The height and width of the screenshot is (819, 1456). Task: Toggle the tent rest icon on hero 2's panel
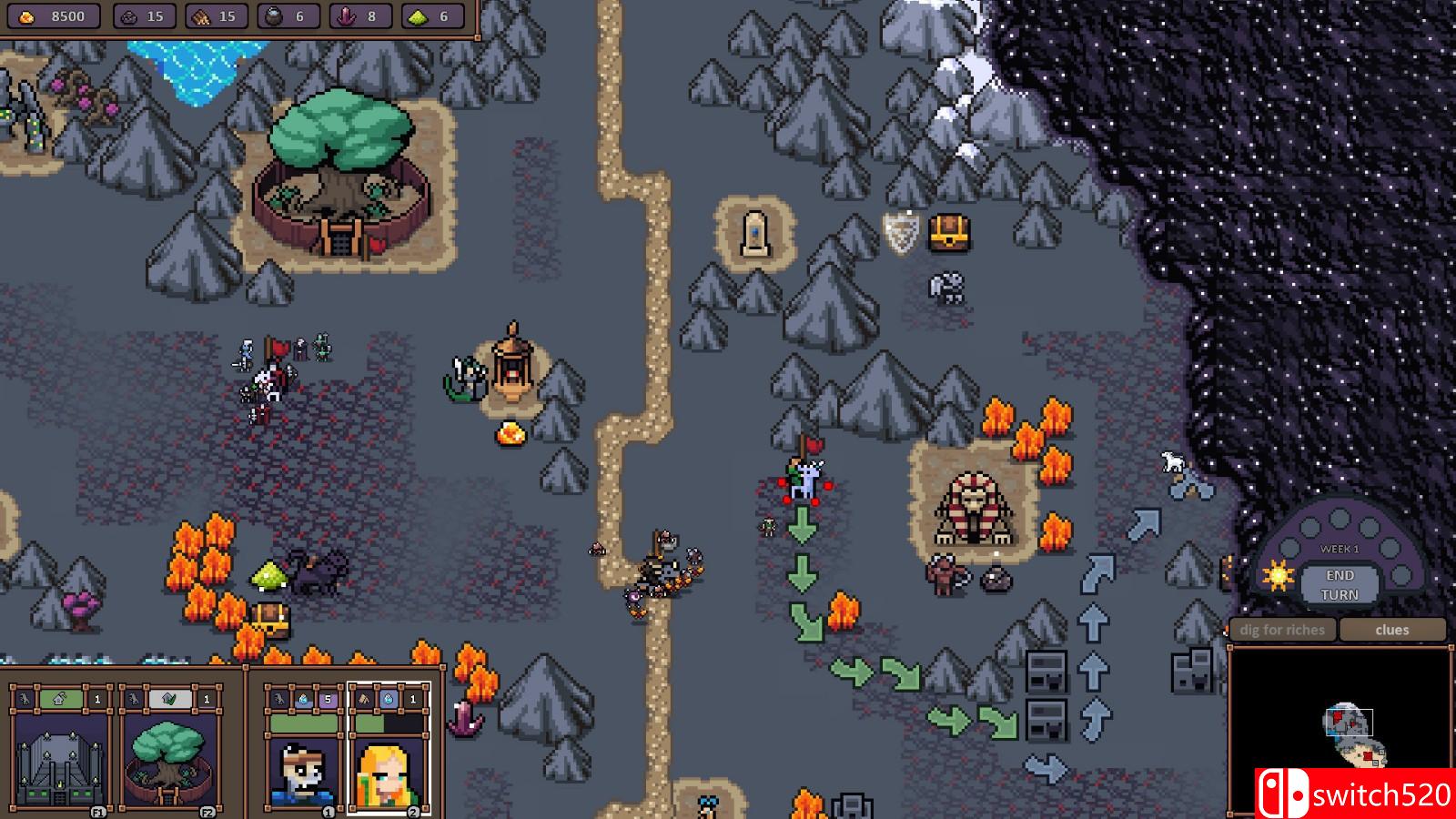point(363,700)
